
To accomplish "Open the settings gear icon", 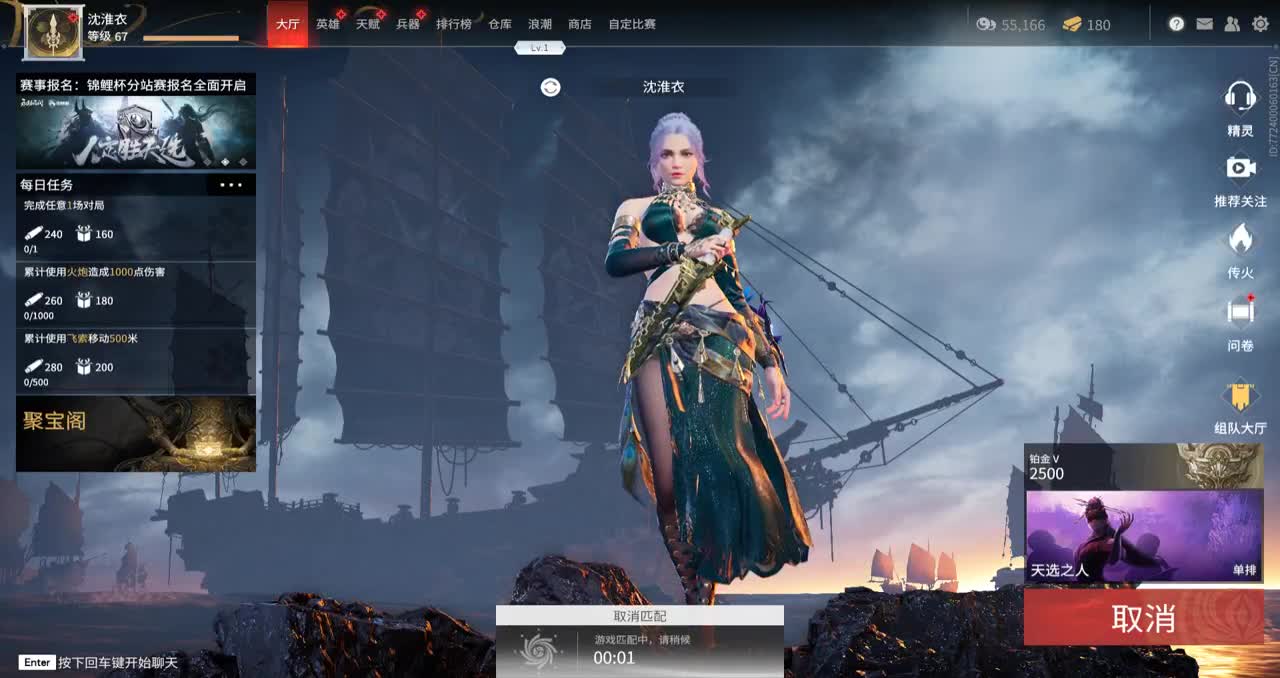I will tap(1260, 24).
